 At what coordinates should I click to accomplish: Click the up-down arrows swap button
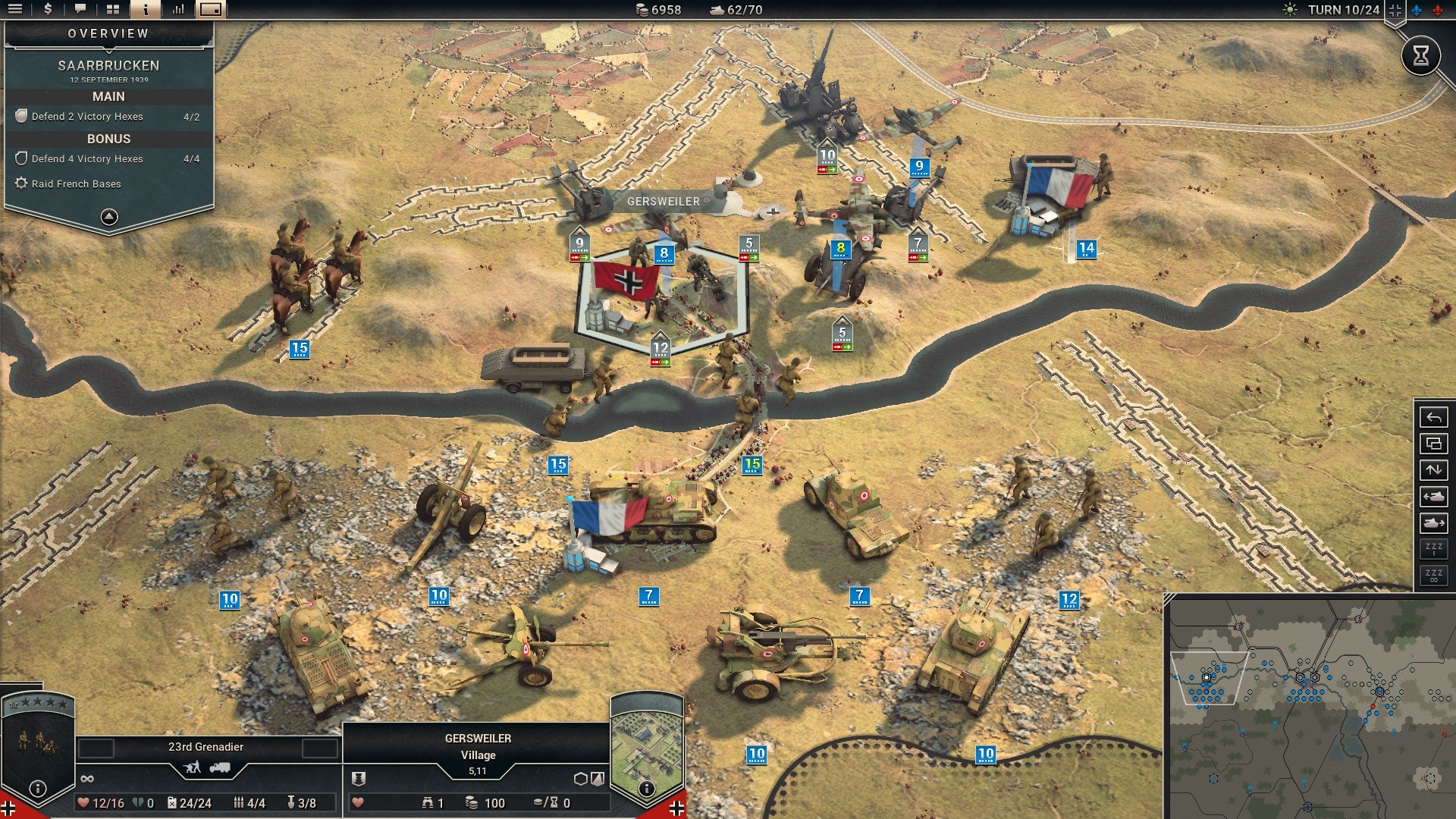[1433, 470]
